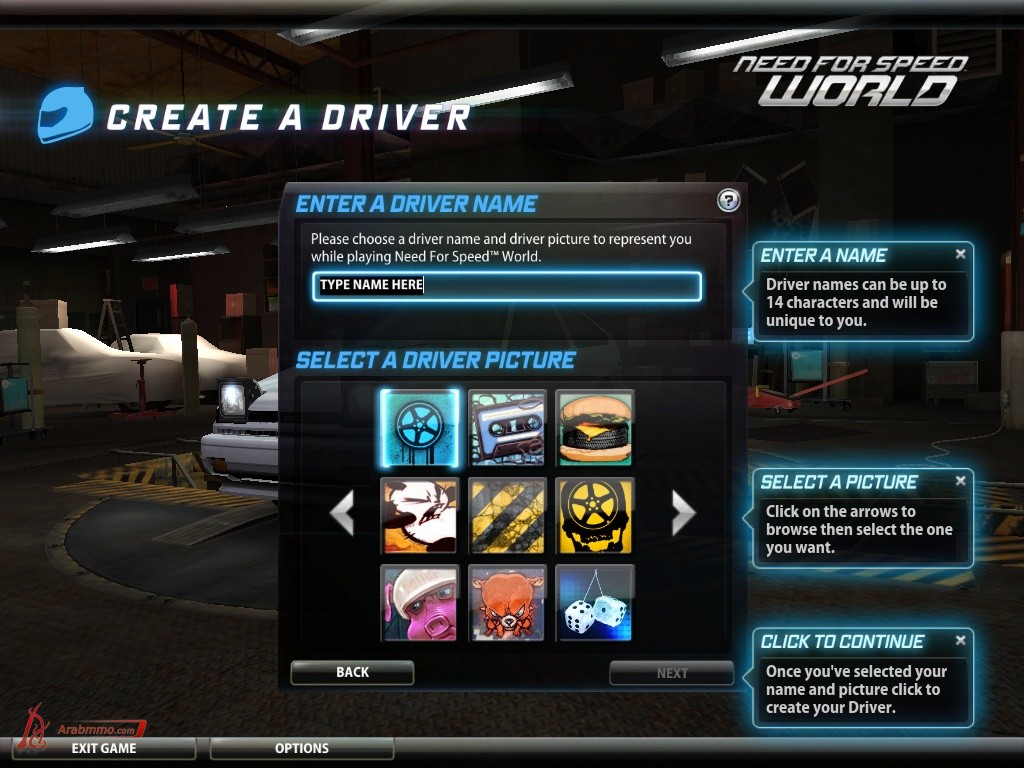Choose the orange bull head picture

[x=507, y=602]
